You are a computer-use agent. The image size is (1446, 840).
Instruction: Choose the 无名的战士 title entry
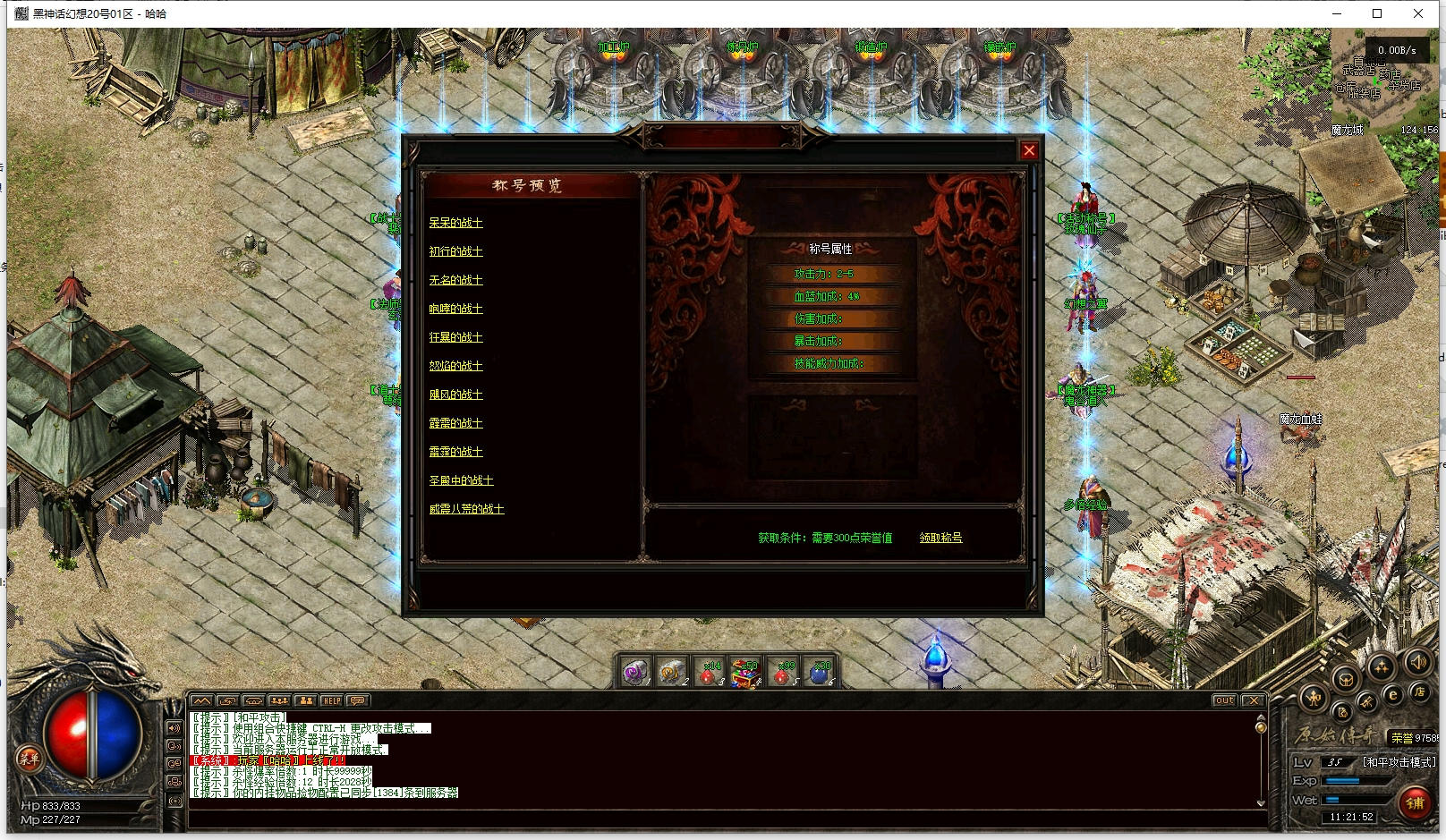coord(455,280)
